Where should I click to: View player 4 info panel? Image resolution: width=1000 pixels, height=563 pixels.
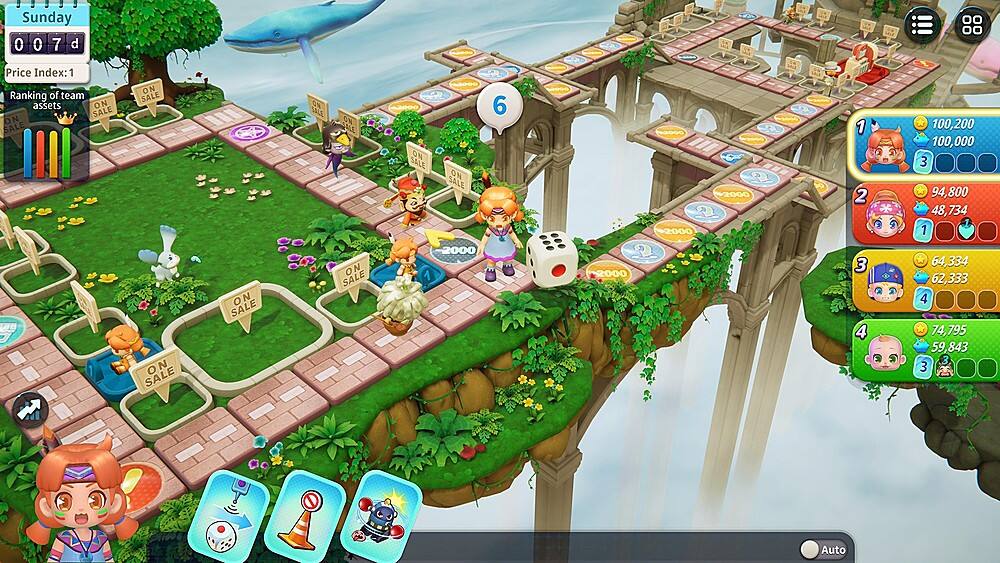(924, 350)
